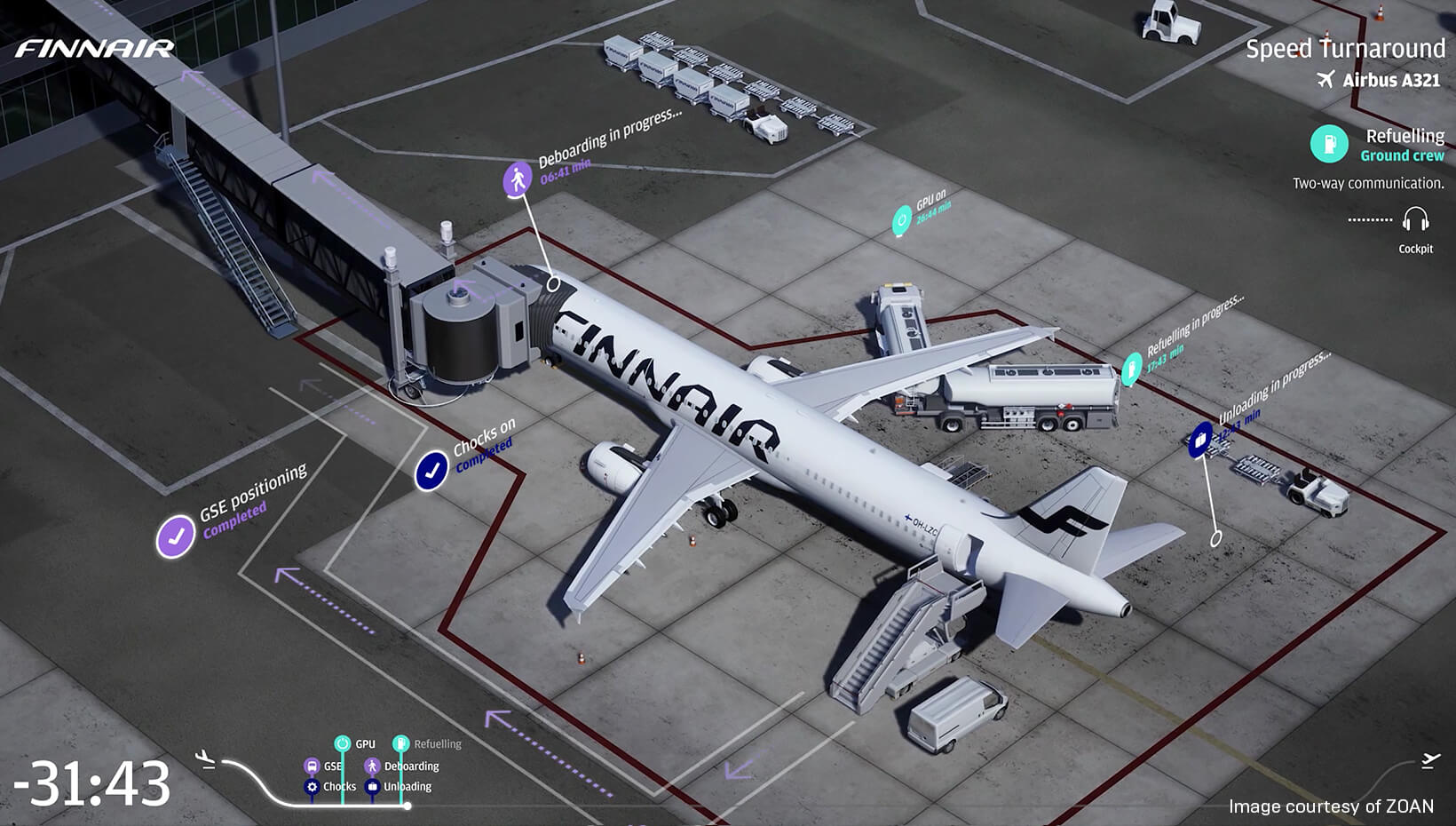The width and height of the screenshot is (1456, 826).
Task: Click the teal Refuelling pump icon near Ground crew
Action: click(1328, 143)
